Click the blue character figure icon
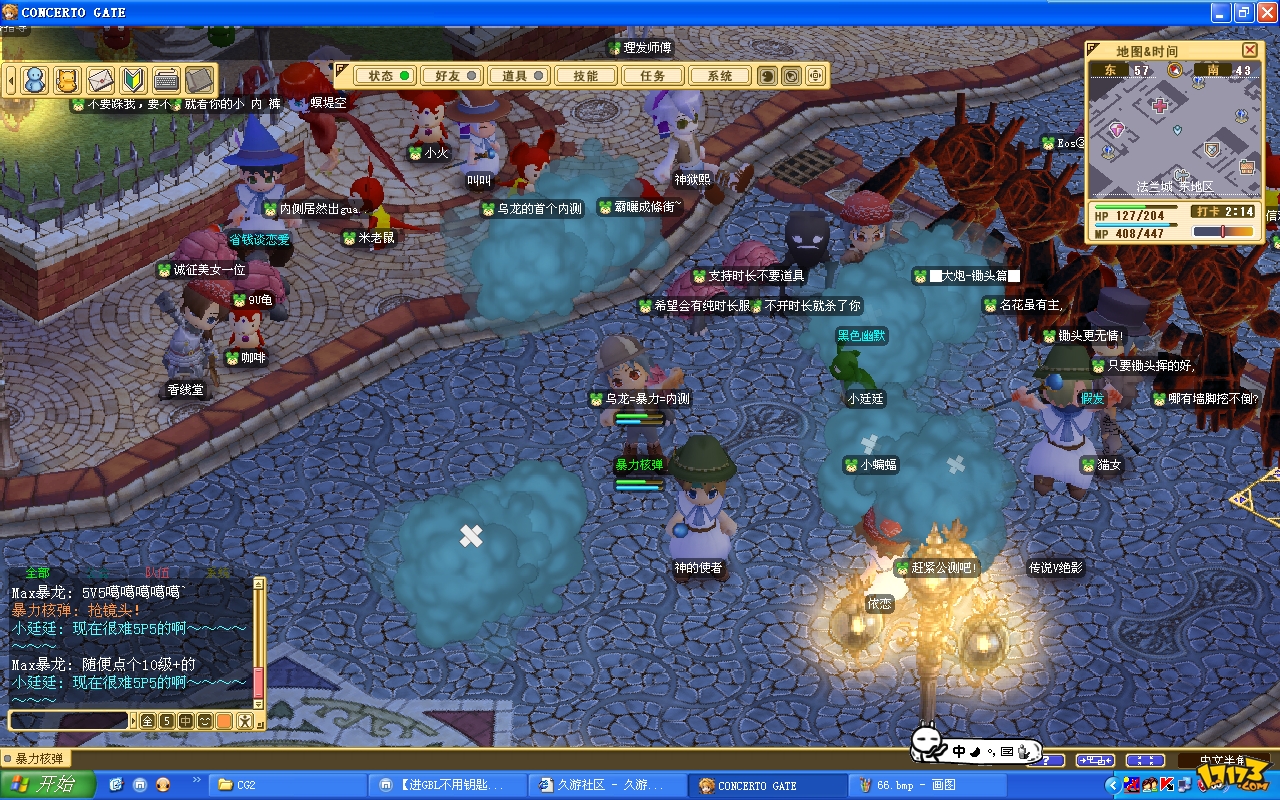The height and width of the screenshot is (800, 1280). pyautogui.click(x=35, y=80)
